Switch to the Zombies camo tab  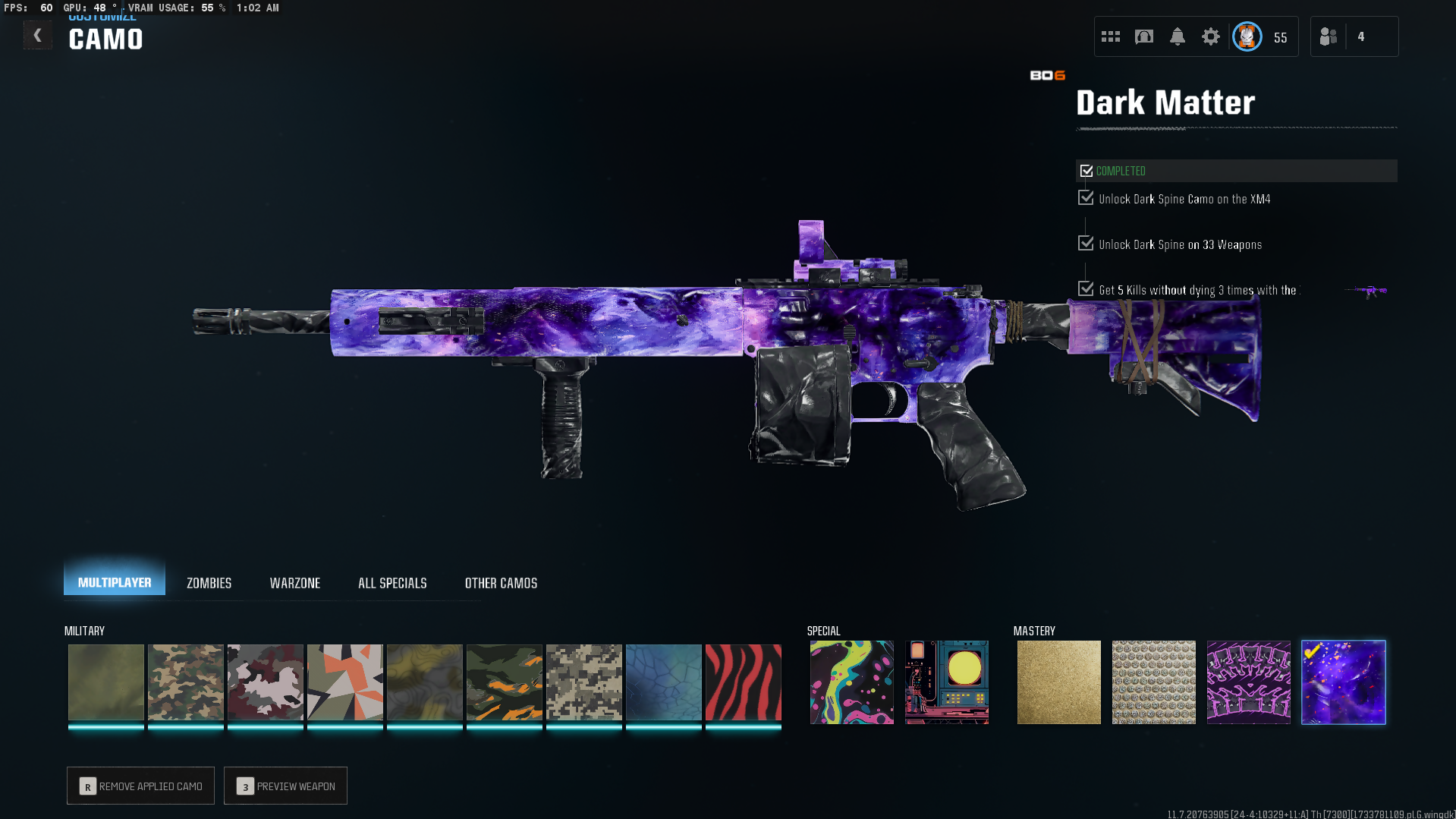coord(209,583)
